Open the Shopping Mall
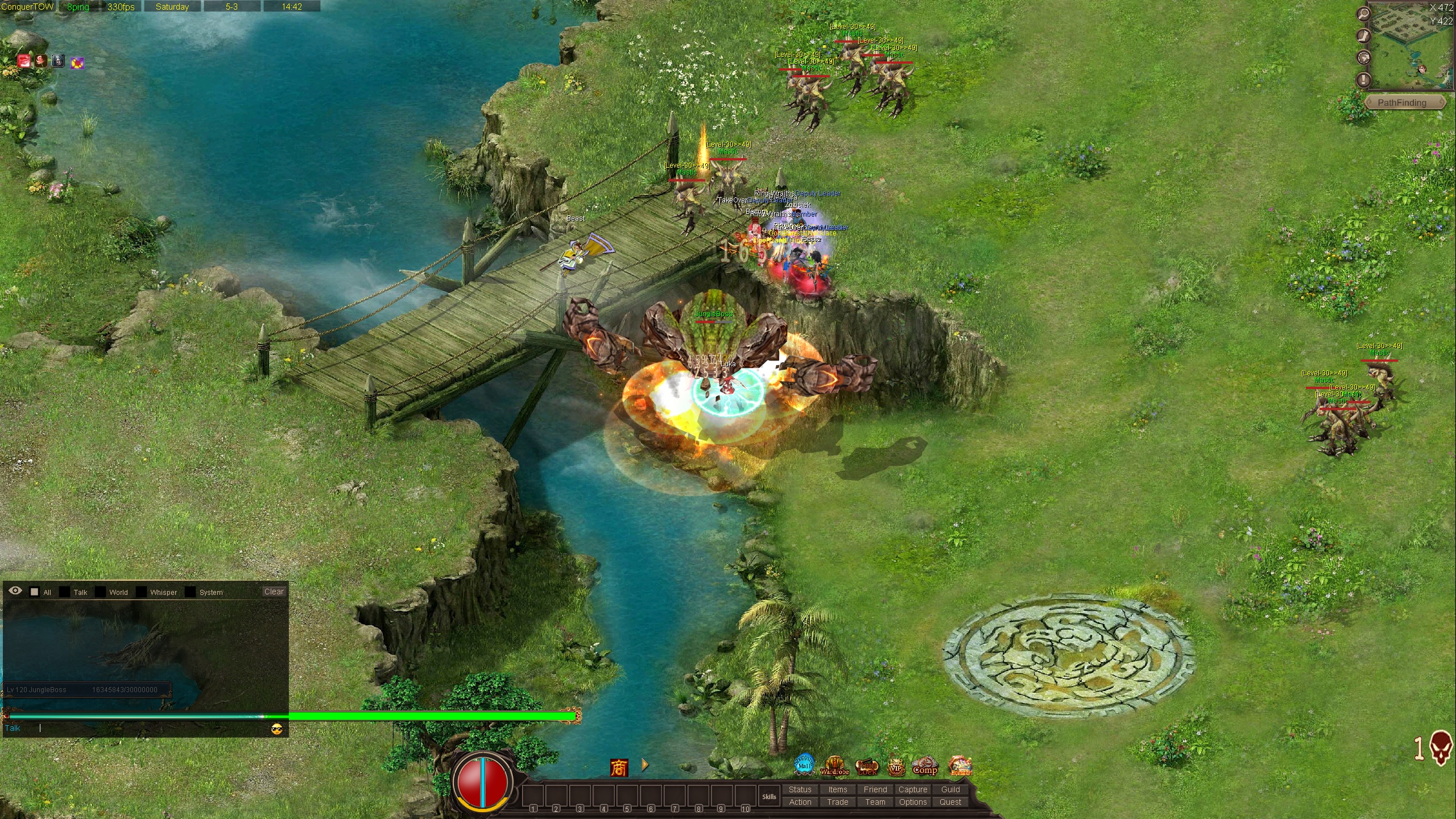The width and height of the screenshot is (1456, 819). point(804,765)
